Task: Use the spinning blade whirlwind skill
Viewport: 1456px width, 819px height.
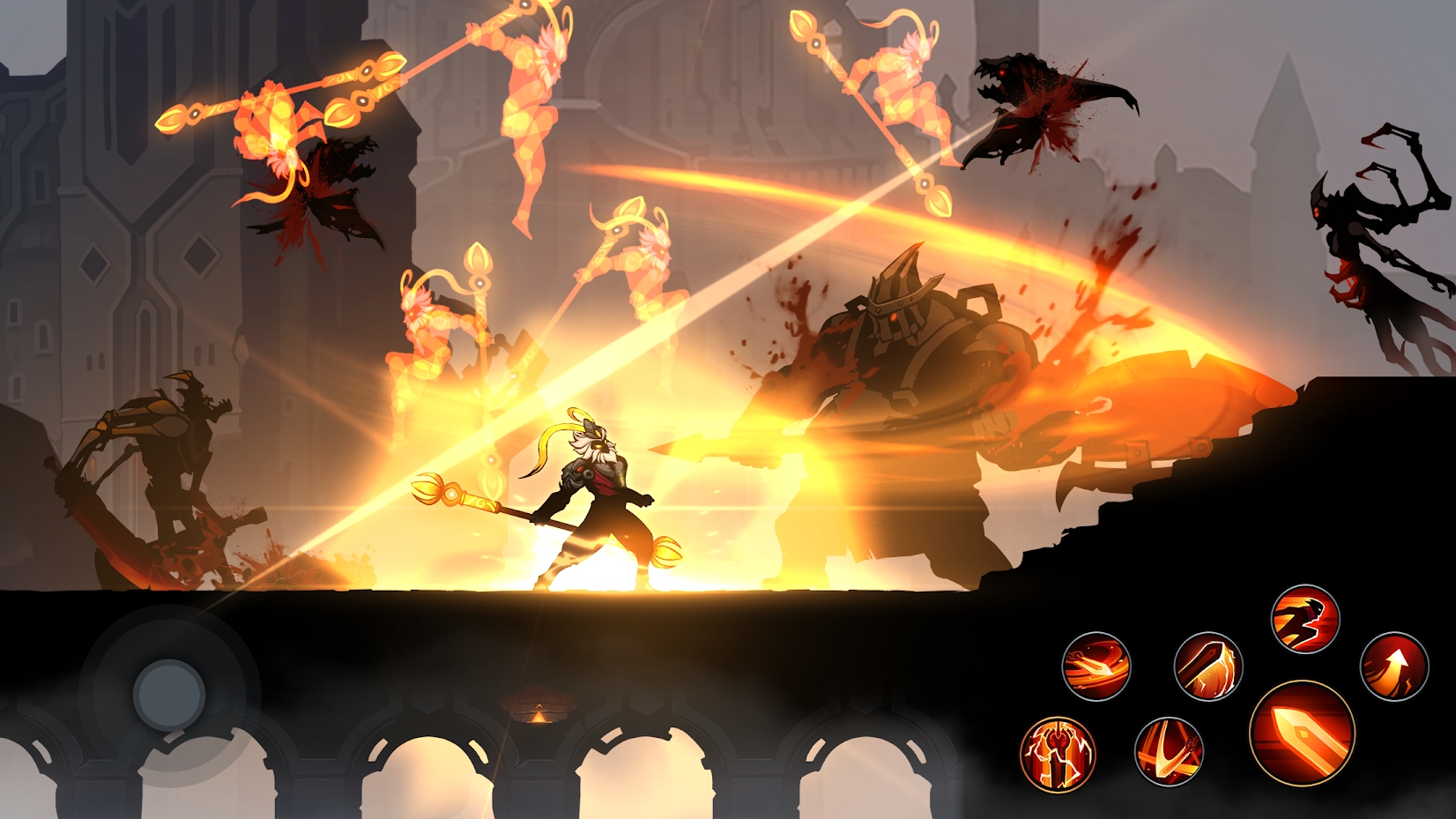Action: (1096, 666)
